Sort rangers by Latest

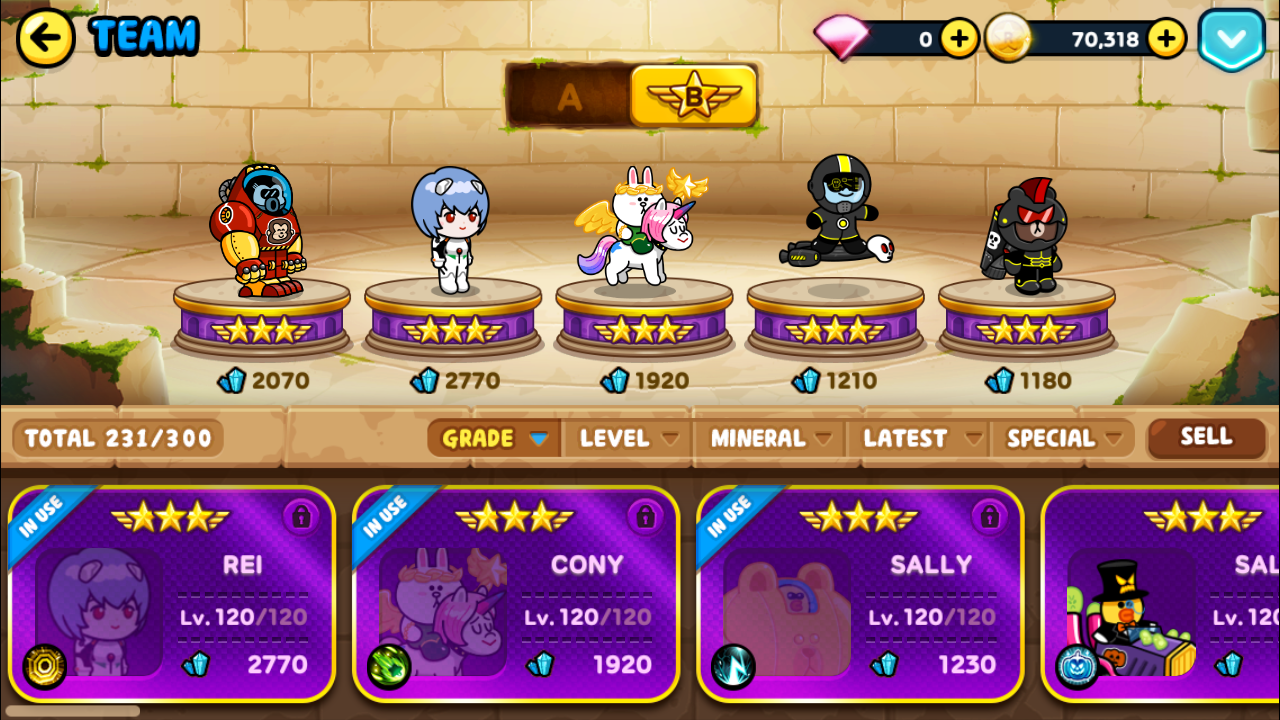[921, 438]
